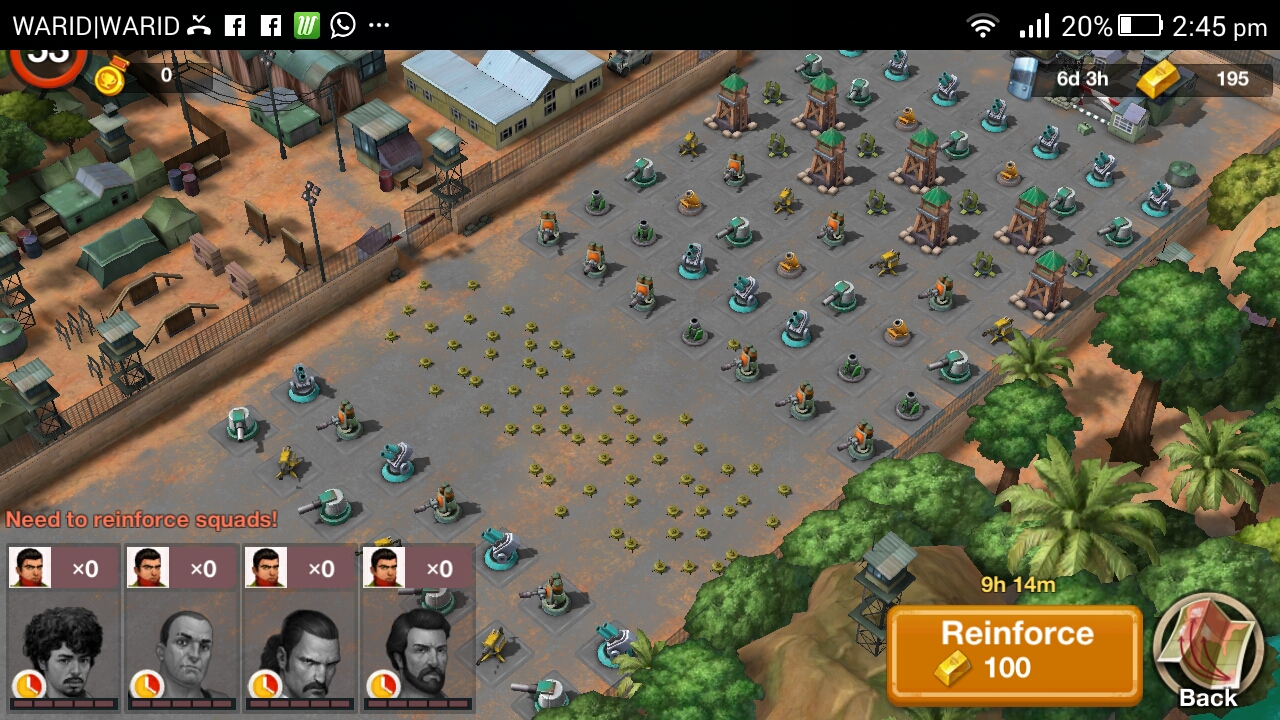The height and width of the screenshot is (720, 1280).
Task: Tap the shield timer showing 6d 3h
Action: tap(1065, 79)
